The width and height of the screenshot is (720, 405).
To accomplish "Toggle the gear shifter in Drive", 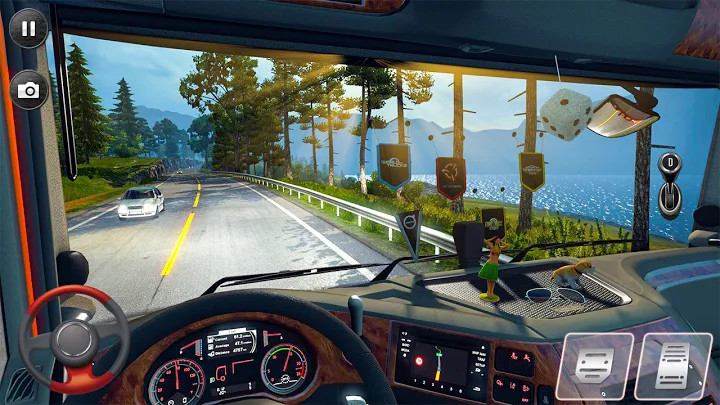I will click(668, 182).
